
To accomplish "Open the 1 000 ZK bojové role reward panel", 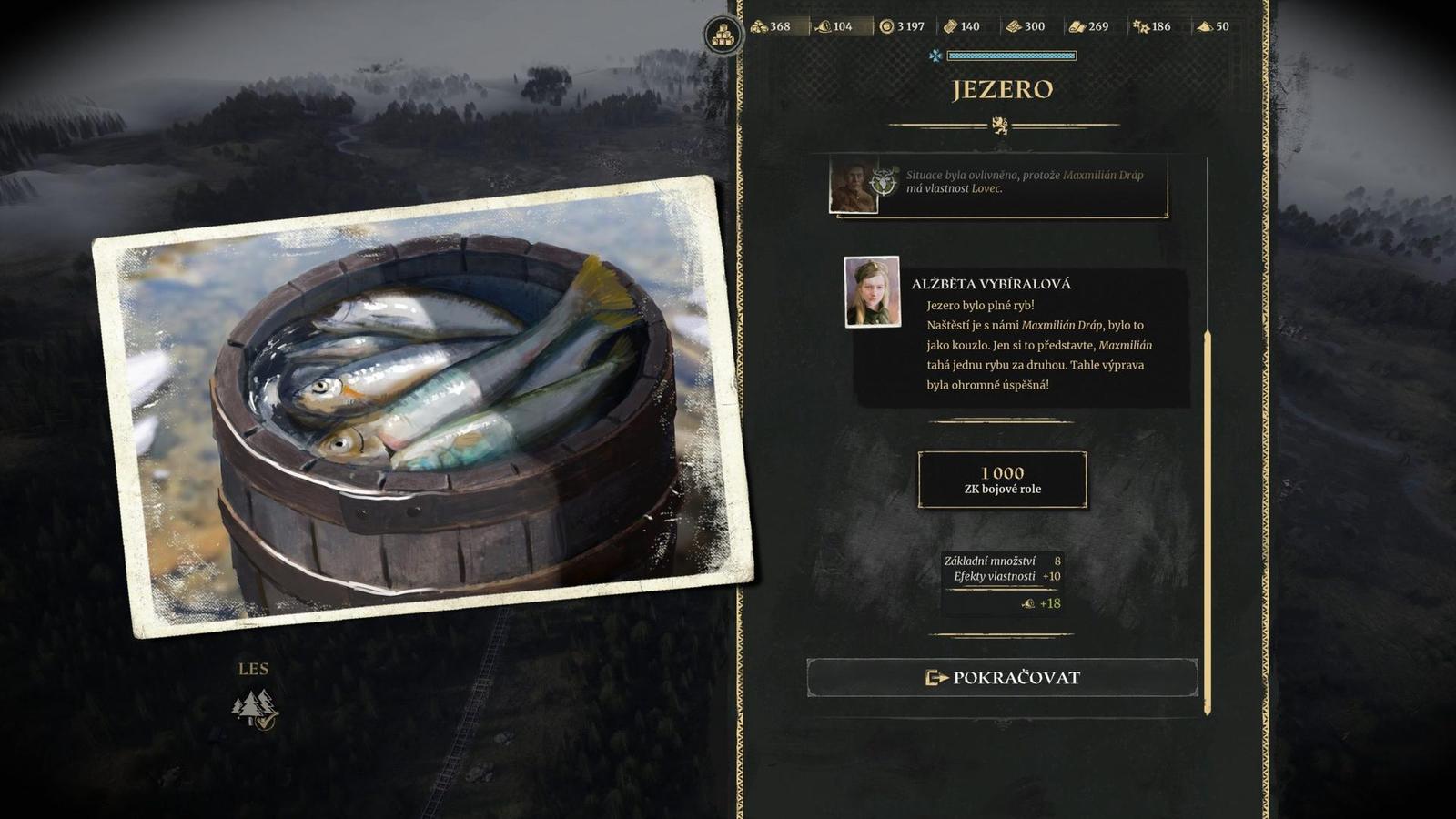I will point(1002,480).
